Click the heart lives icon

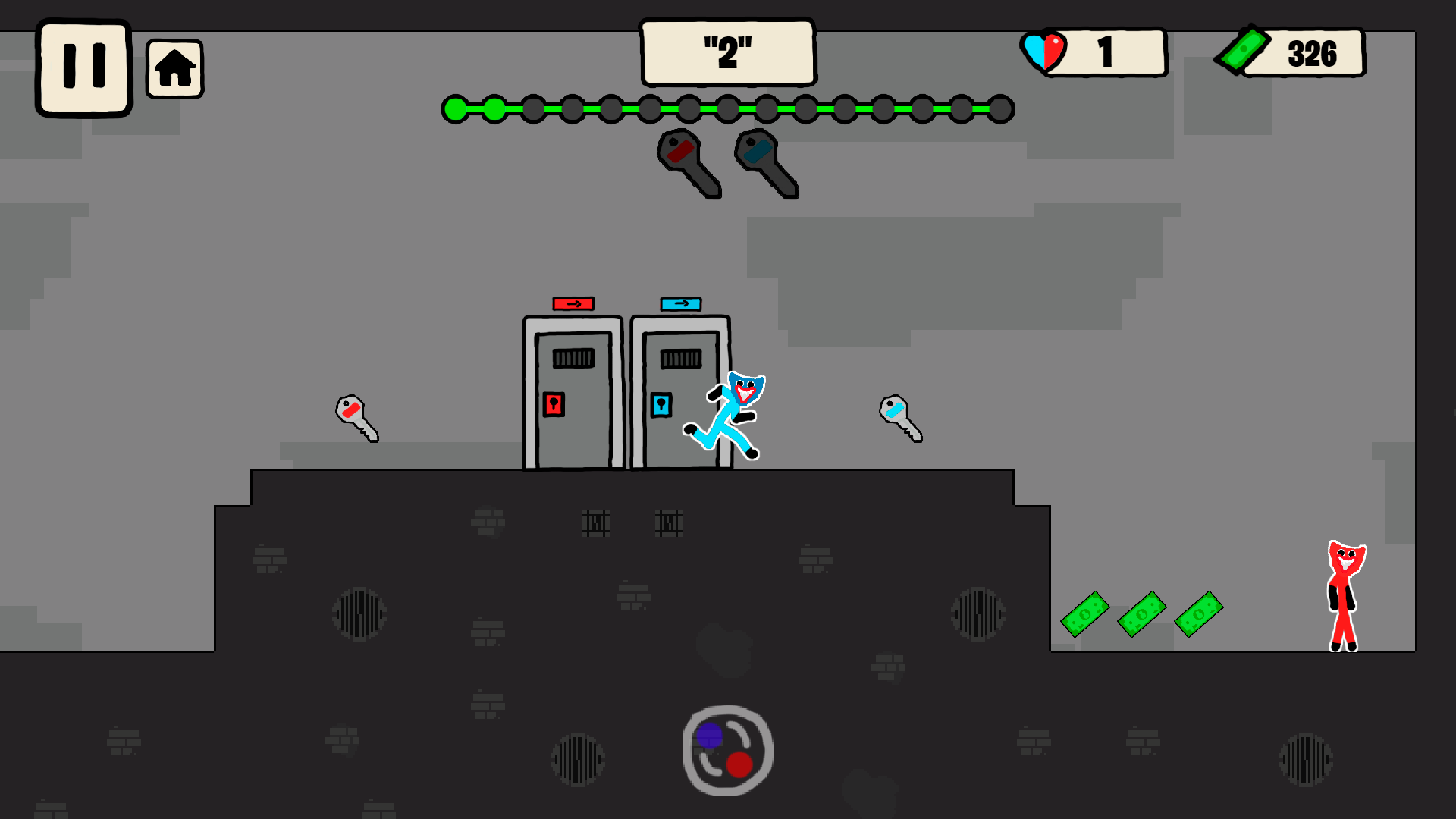(1046, 50)
